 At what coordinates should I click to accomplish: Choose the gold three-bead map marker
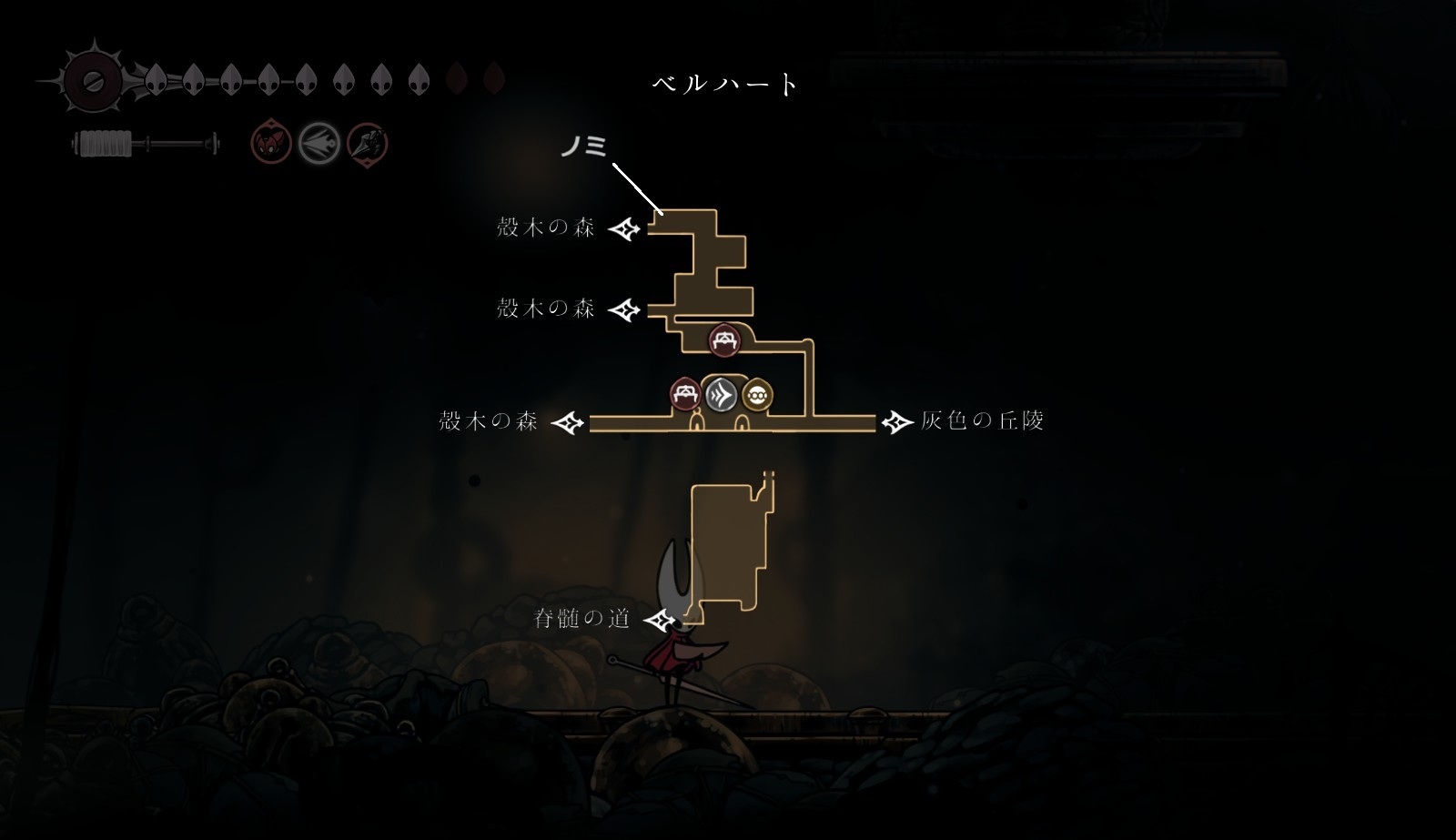(x=758, y=396)
